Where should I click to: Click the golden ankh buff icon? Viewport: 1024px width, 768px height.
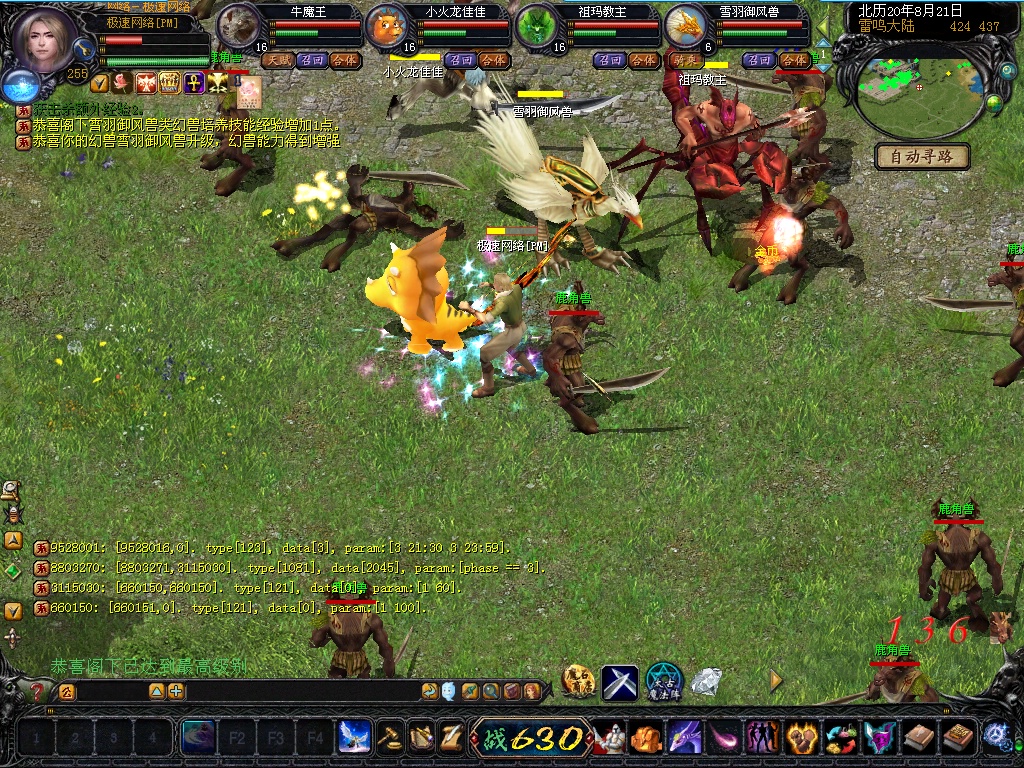(x=195, y=83)
